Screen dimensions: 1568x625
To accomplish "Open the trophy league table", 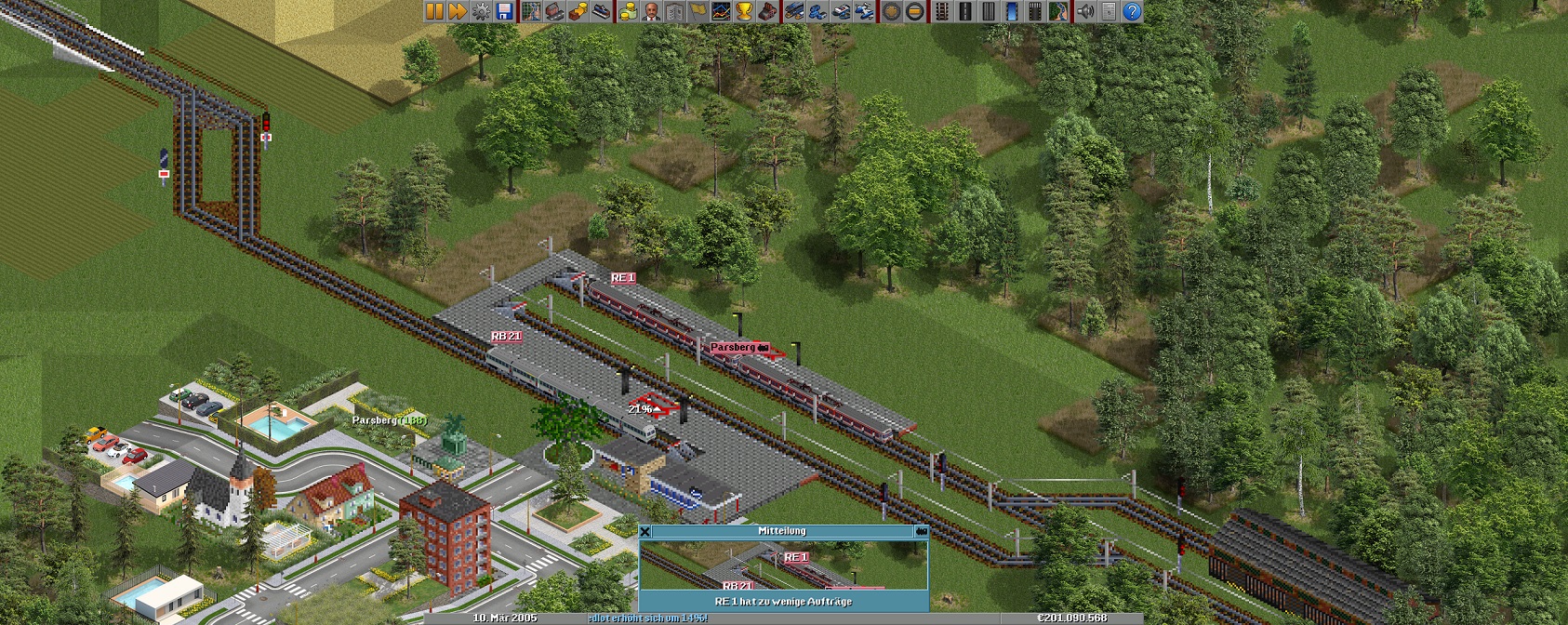I will click(744, 11).
